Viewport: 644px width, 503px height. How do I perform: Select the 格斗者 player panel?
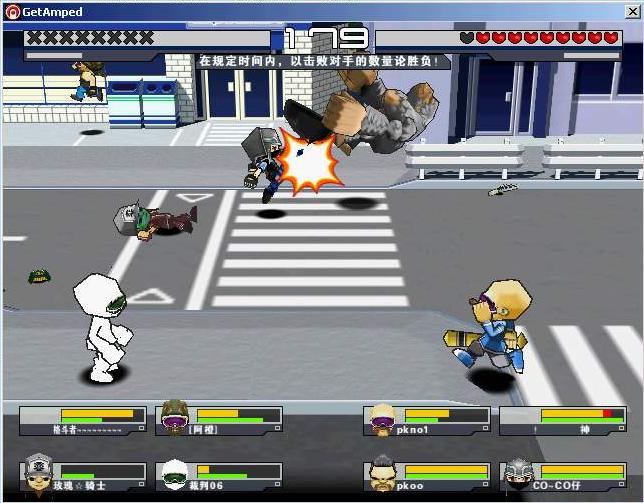click(x=82, y=419)
